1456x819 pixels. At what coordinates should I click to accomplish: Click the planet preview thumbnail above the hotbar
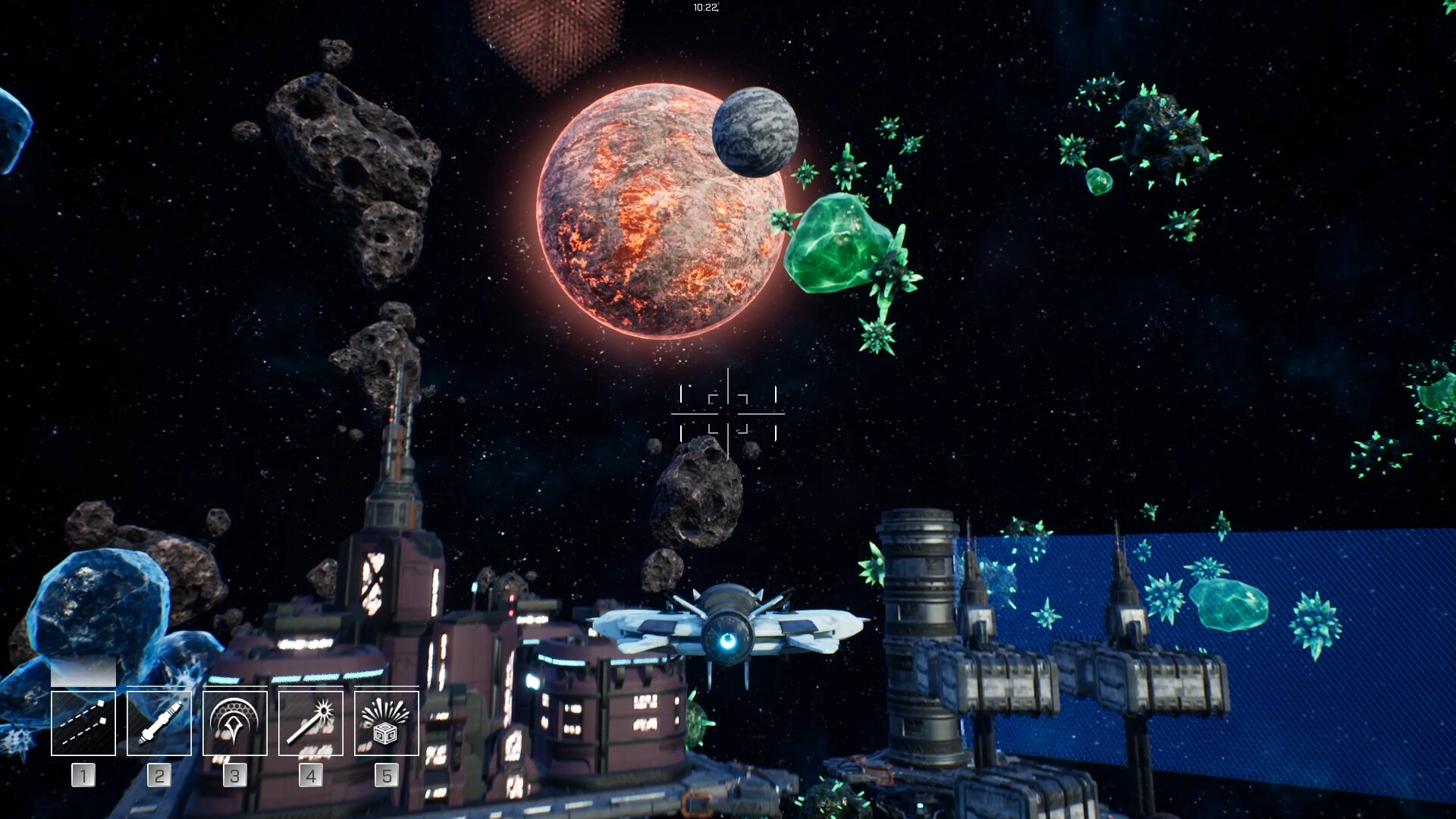[83, 671]
